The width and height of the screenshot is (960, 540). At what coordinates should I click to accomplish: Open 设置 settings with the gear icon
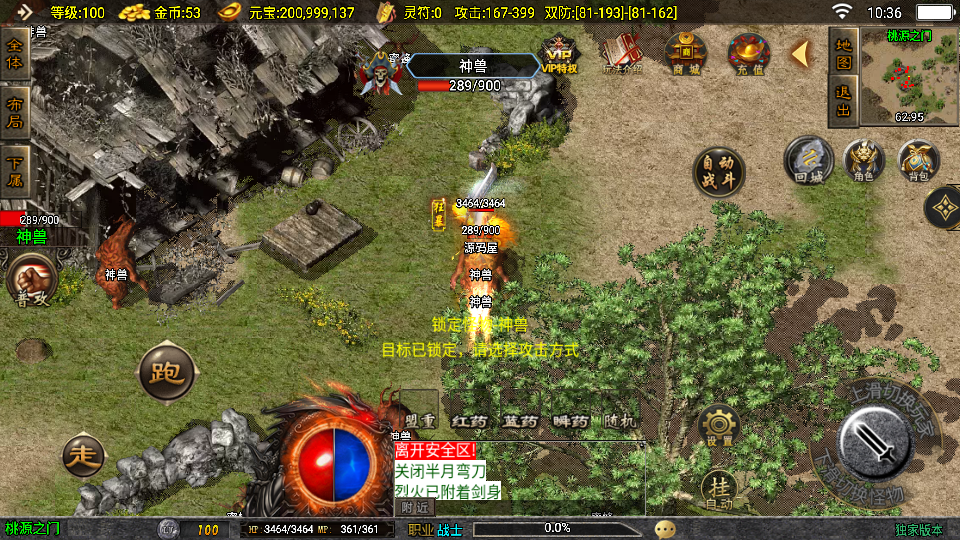coord(718,426)
